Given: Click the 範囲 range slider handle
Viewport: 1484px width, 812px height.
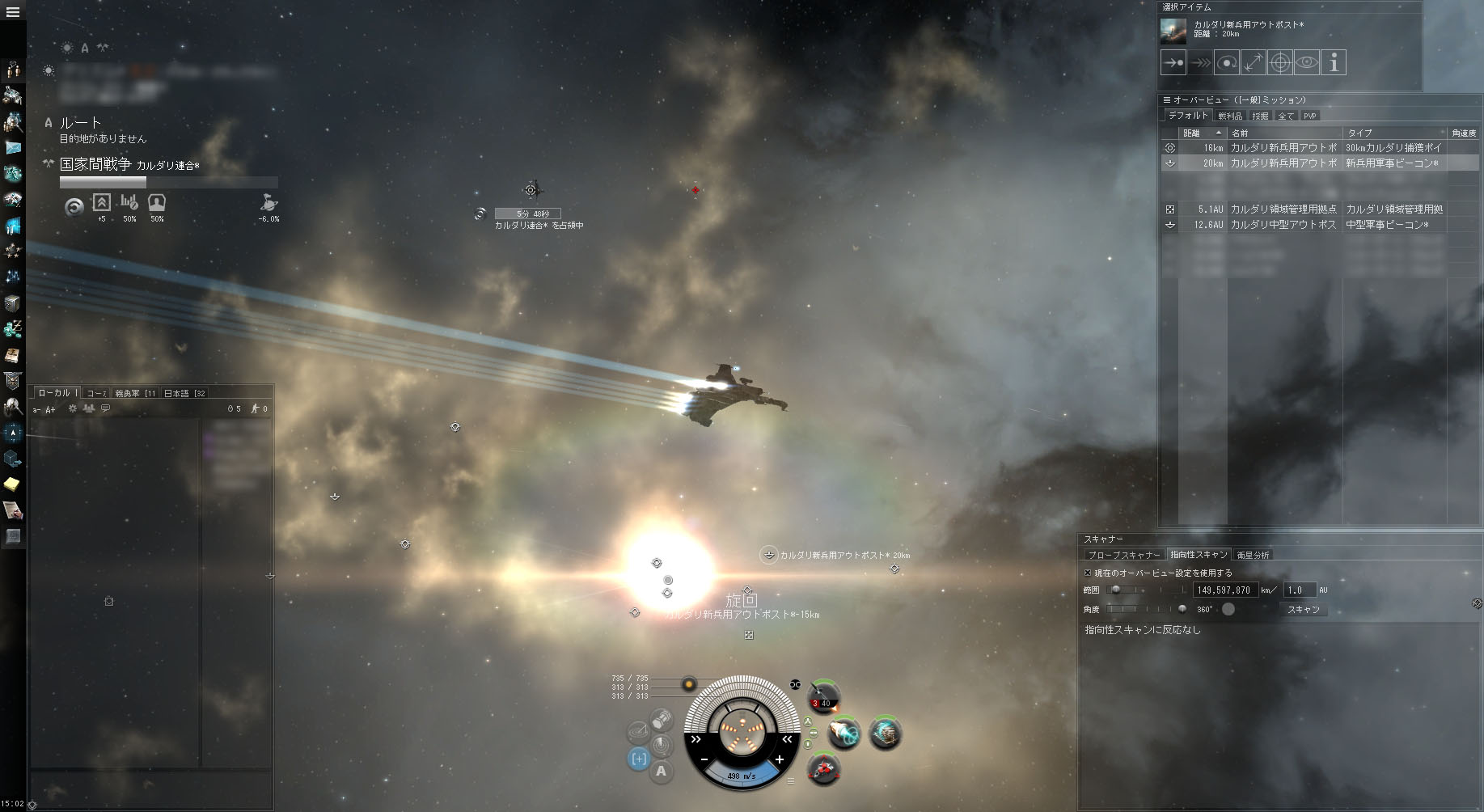Looking at the screenshot, I should 1116,590.
